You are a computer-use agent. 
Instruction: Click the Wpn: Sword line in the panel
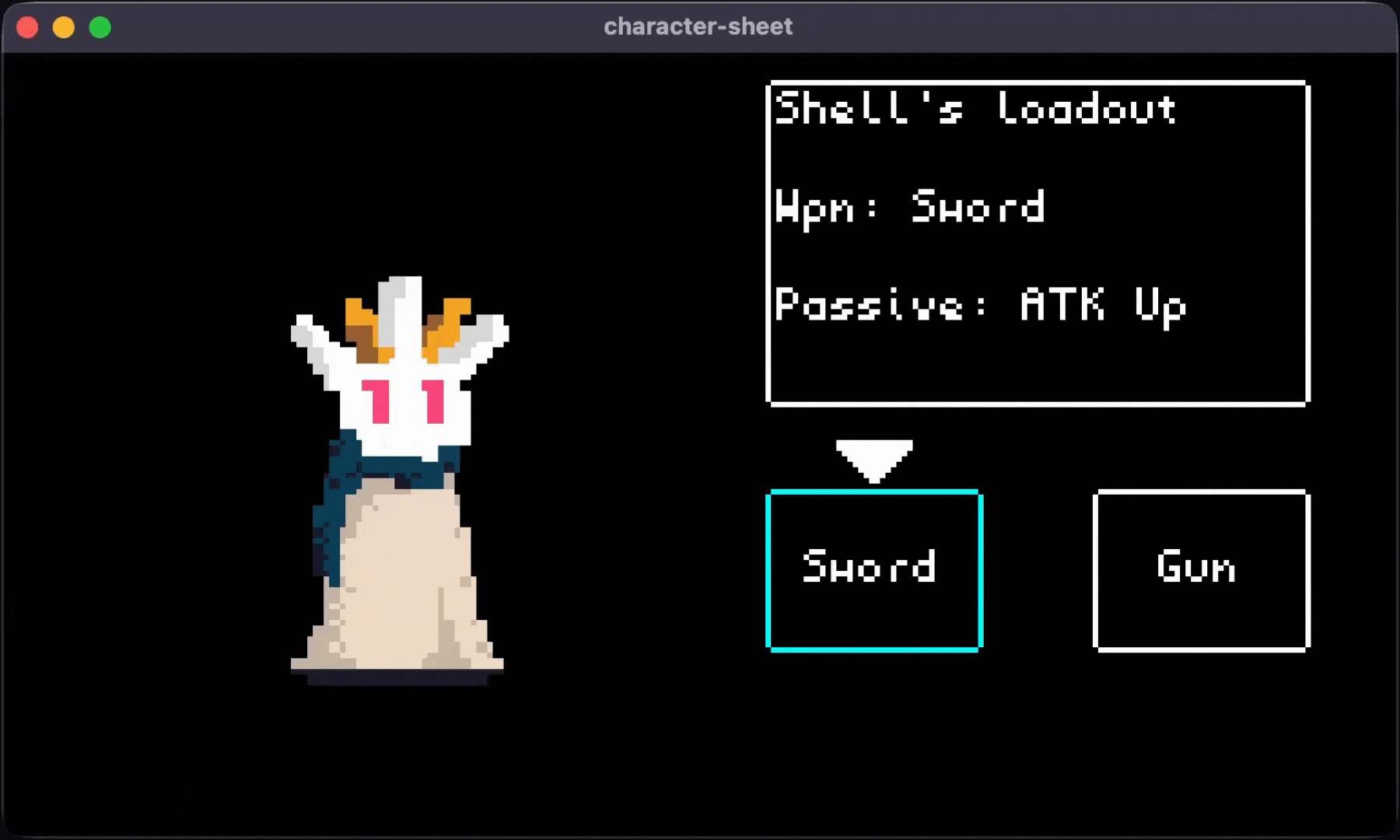pyautogui.click(x=910, y=206)
